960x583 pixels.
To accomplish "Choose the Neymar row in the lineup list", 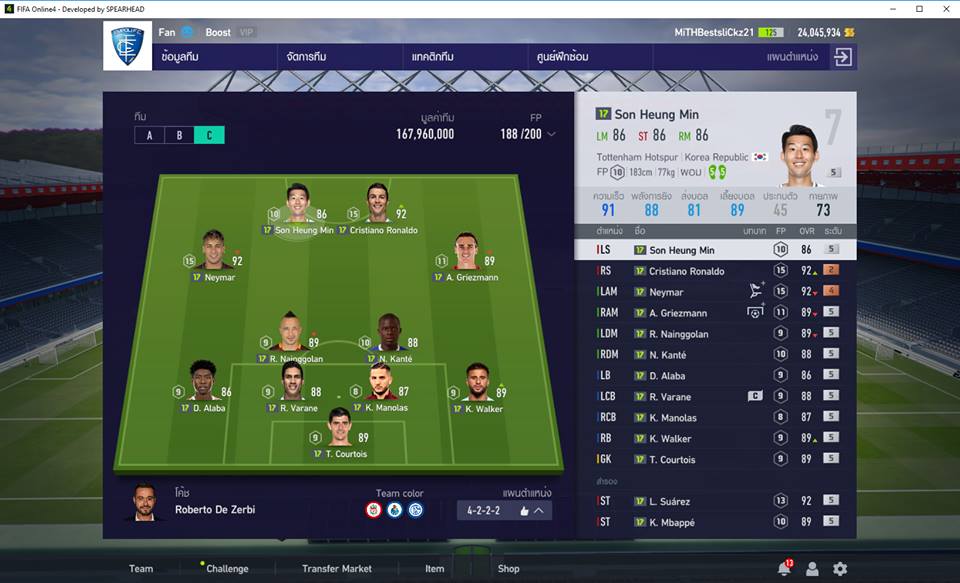I will (714, 292).
